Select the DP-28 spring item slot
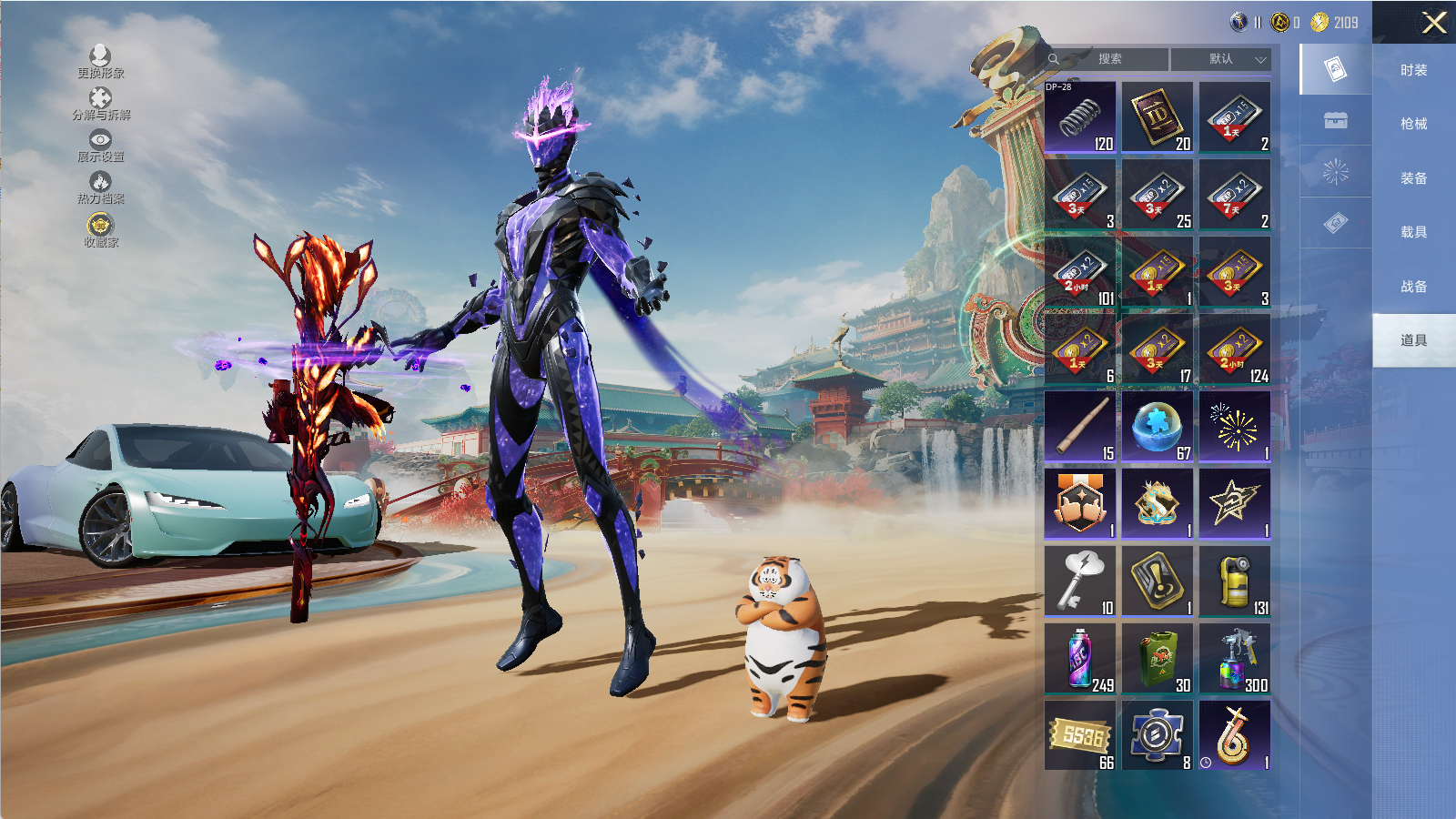Screen dimensions: 1456x819 click(x=1080, y=116)
